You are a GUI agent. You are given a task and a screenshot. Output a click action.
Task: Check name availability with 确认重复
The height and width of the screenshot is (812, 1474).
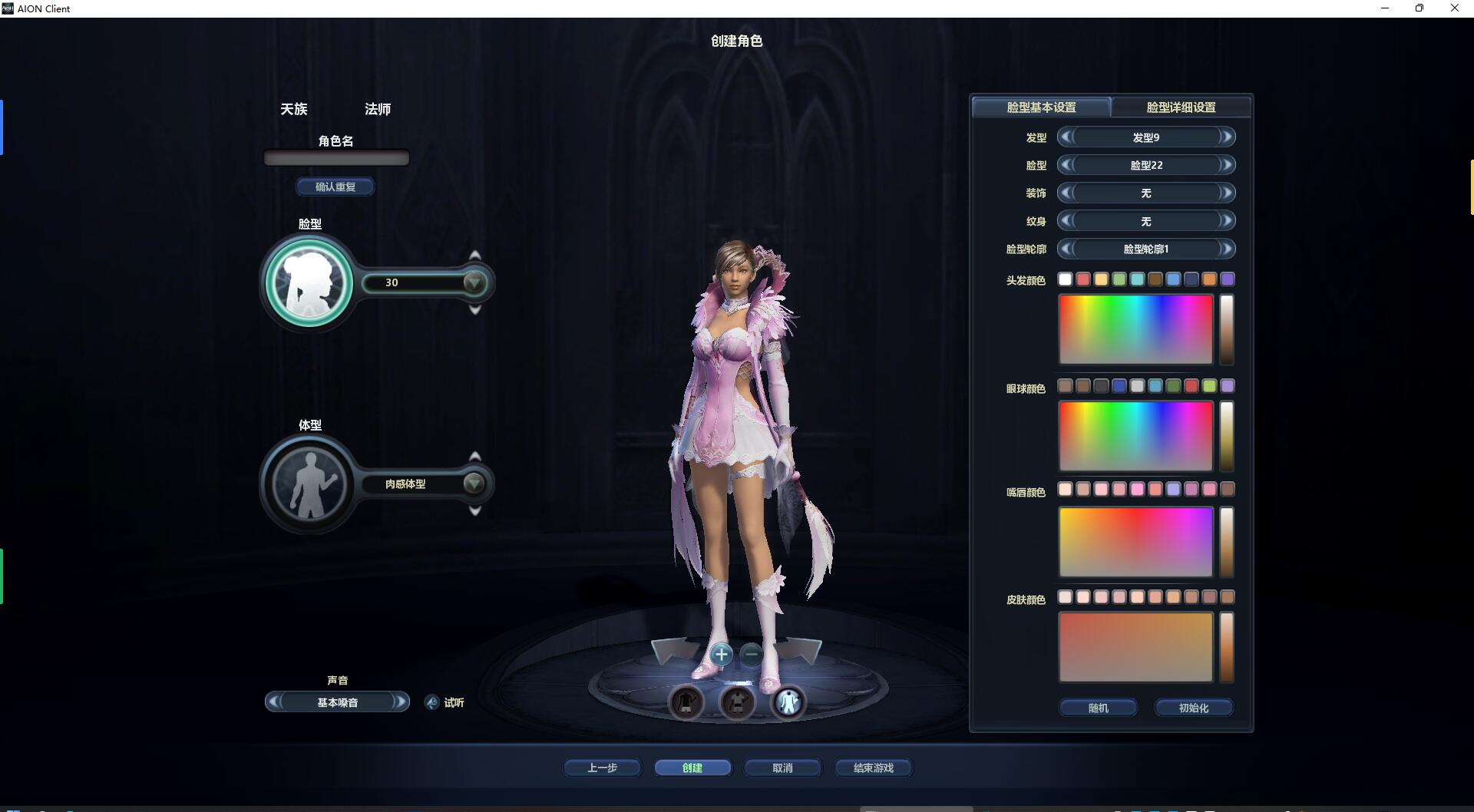[335, 186]
